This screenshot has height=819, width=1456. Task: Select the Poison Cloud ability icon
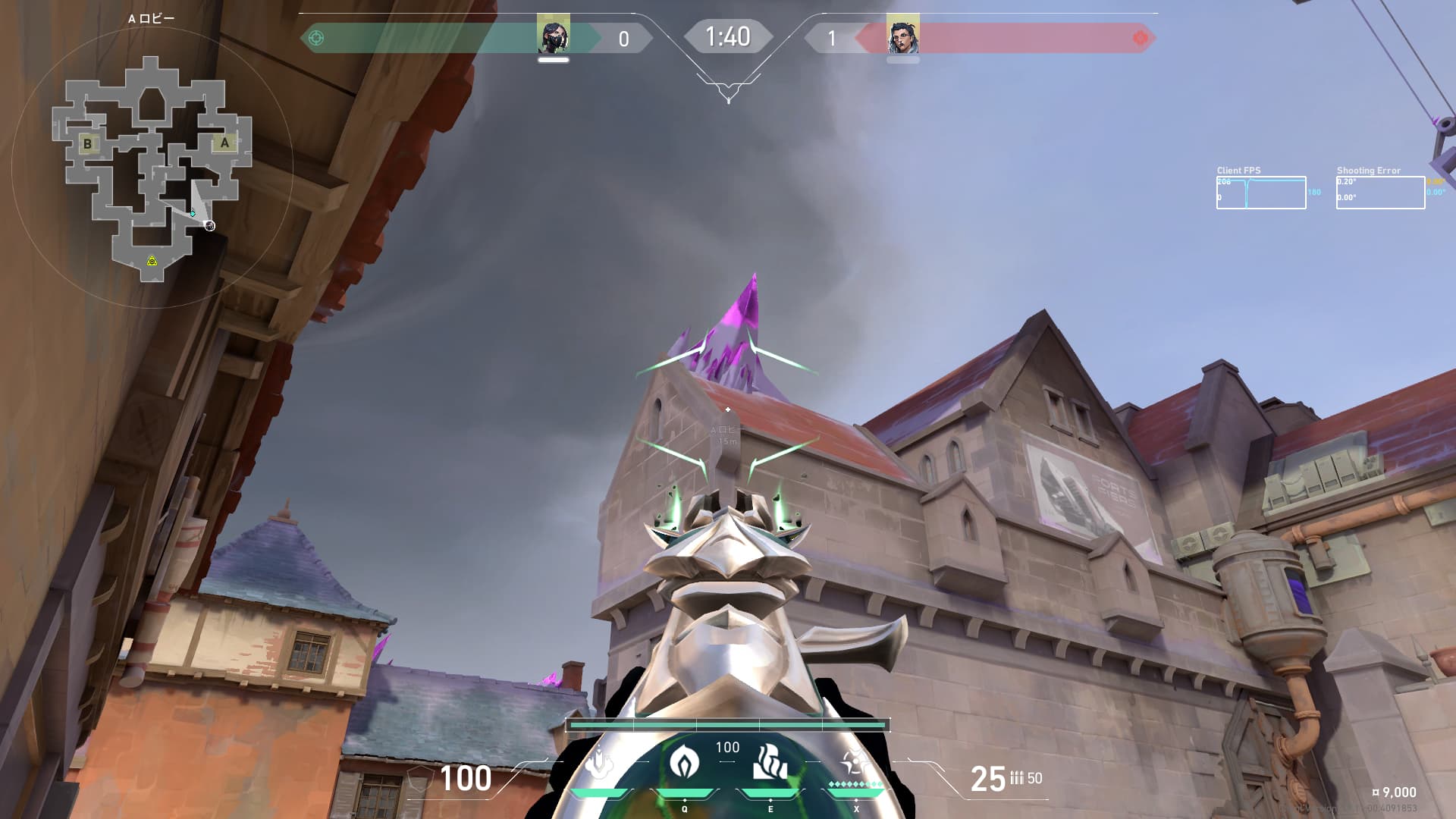pyautogui.click(x=684, y=762)
